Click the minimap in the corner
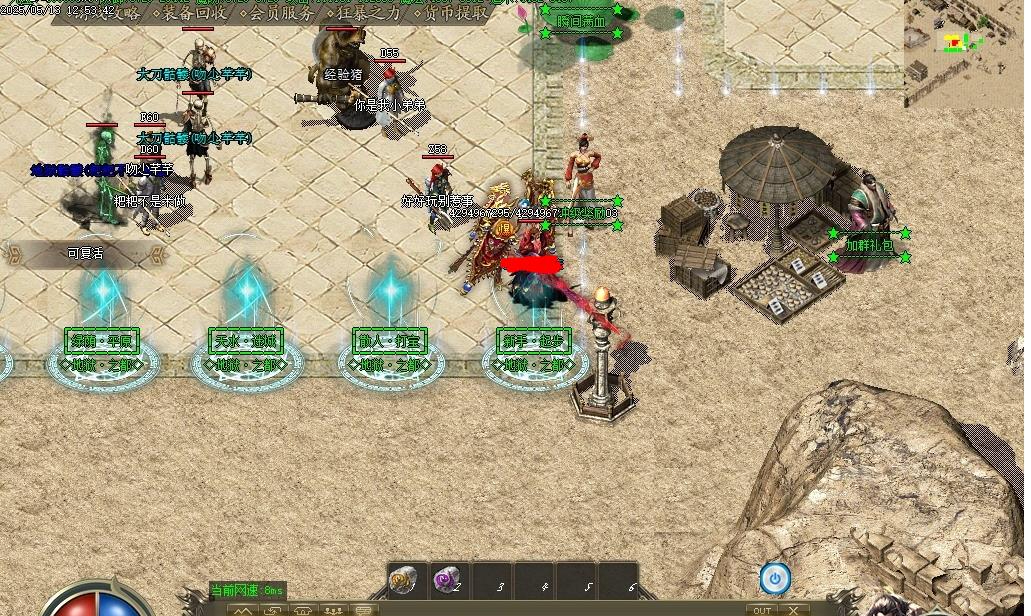 coord(966,50)
